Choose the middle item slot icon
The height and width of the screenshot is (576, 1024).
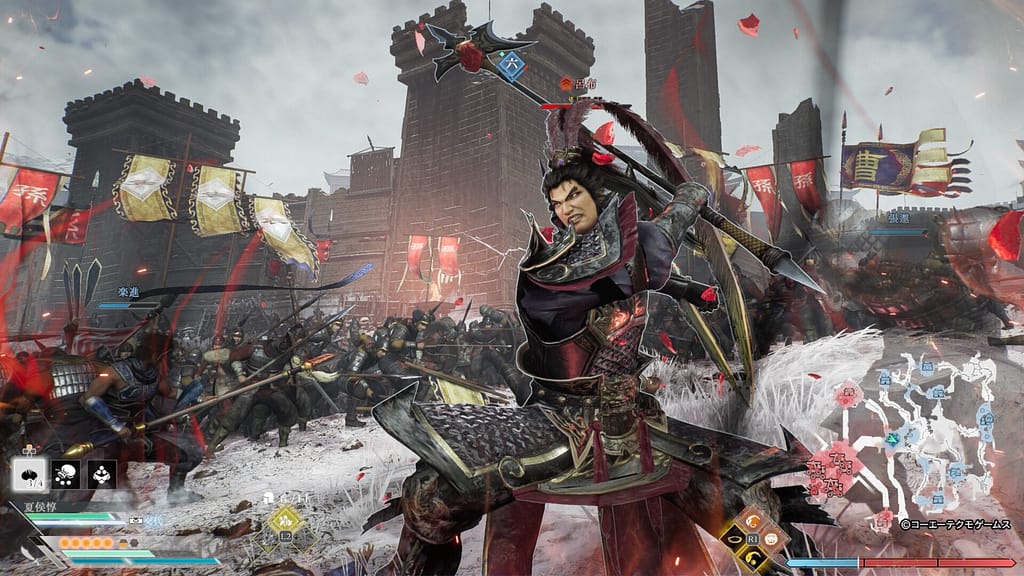[66, 475]
